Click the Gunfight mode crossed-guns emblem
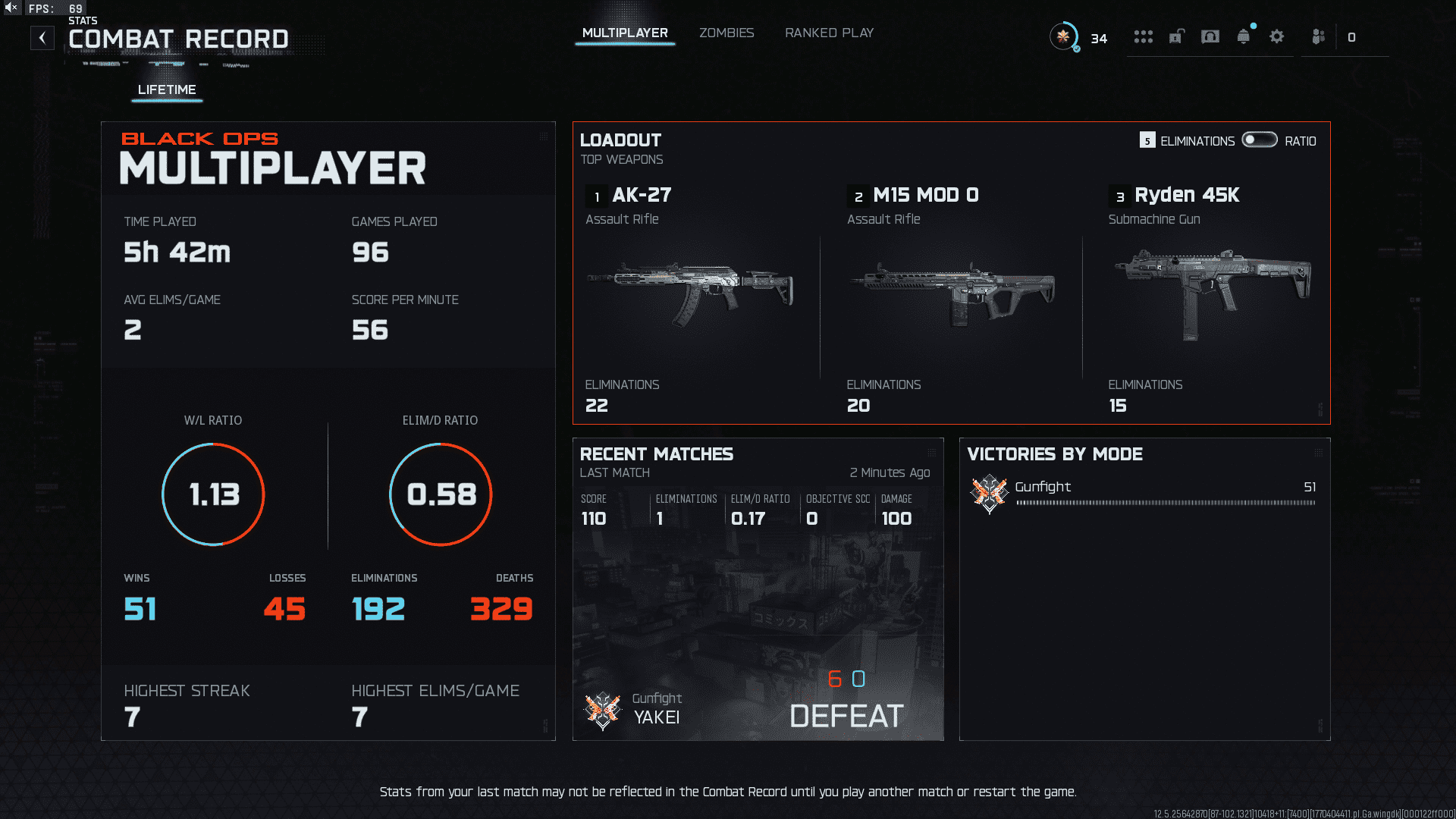Viewport: 1456px width, 819px height. pos(988,492)
